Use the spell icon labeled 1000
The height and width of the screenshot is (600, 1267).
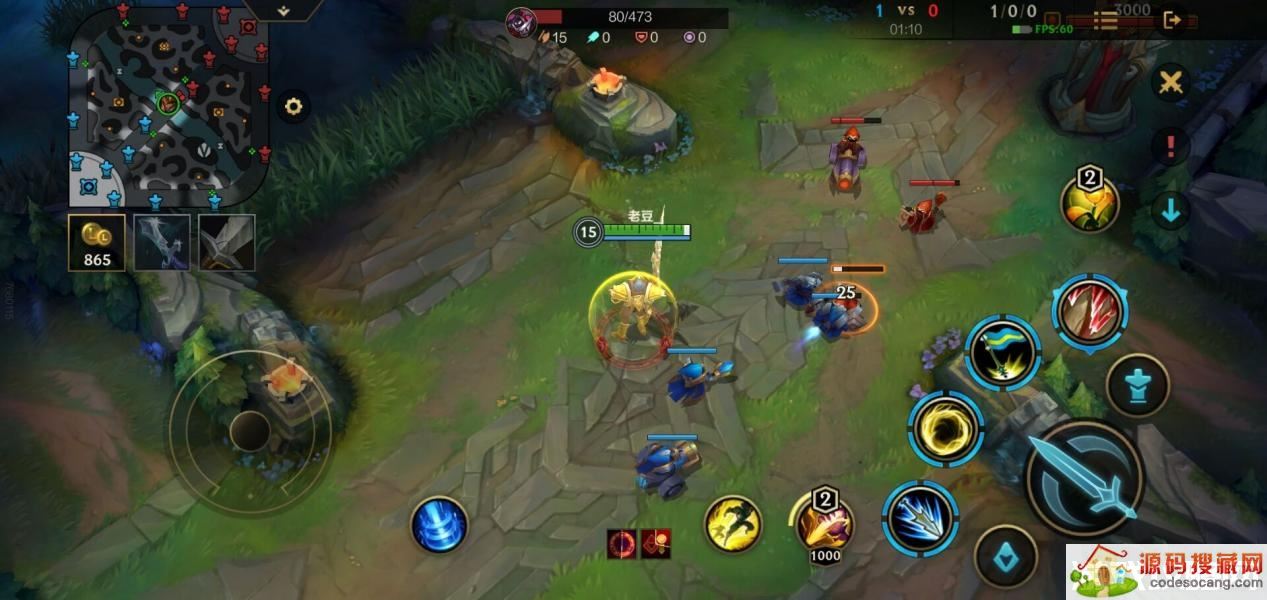coord(824,522)
